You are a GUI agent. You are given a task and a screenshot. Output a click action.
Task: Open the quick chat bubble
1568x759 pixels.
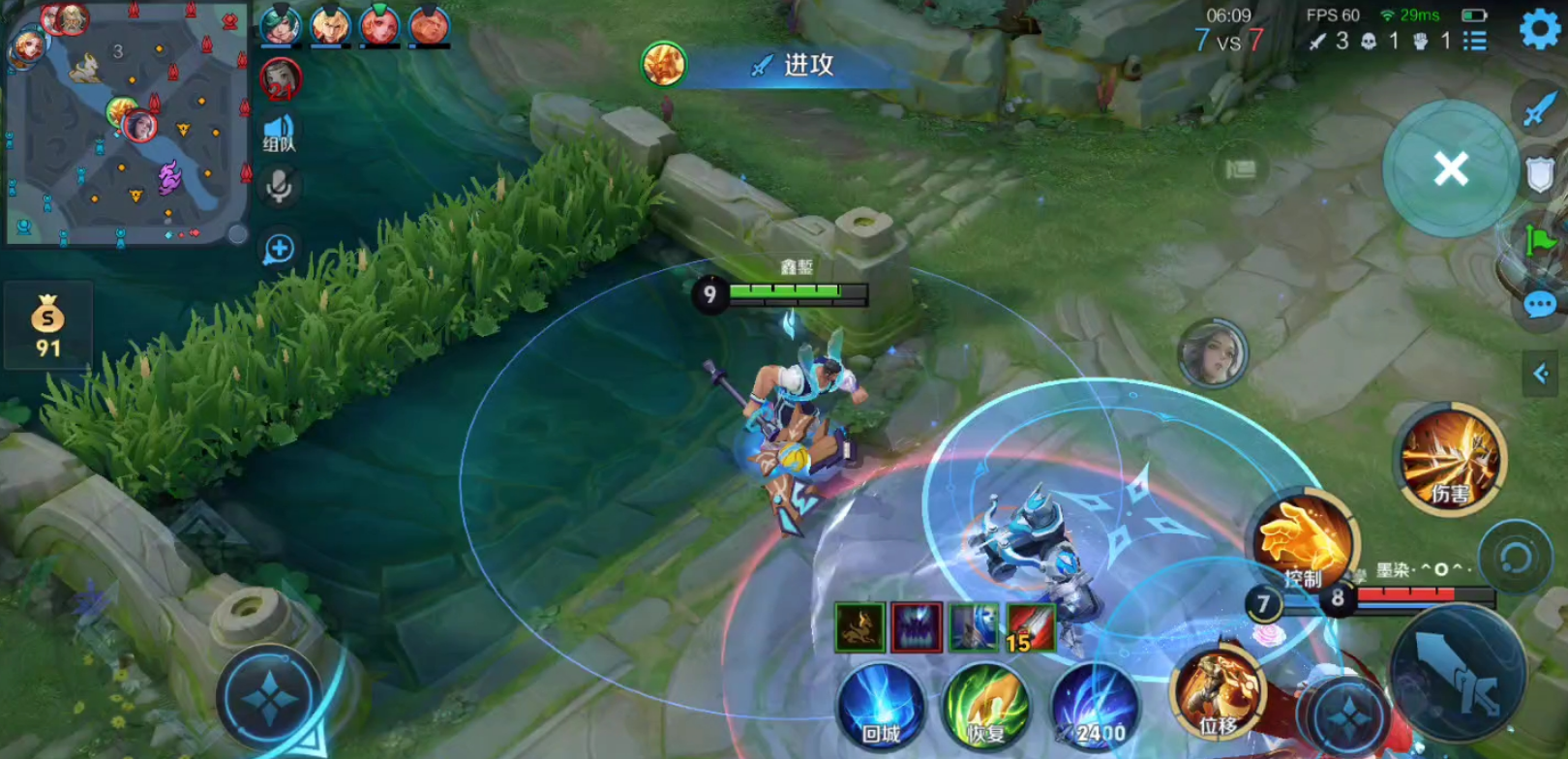pos(1539,306)
